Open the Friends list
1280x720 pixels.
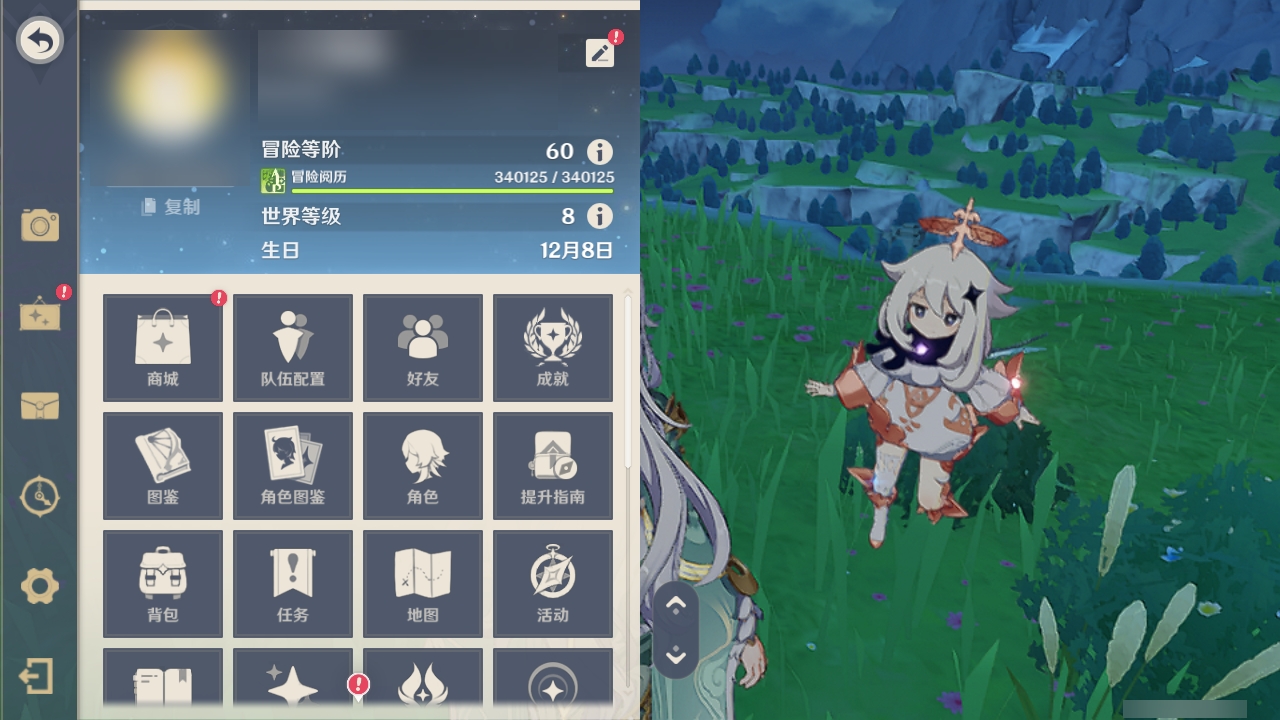pos(423,347)
